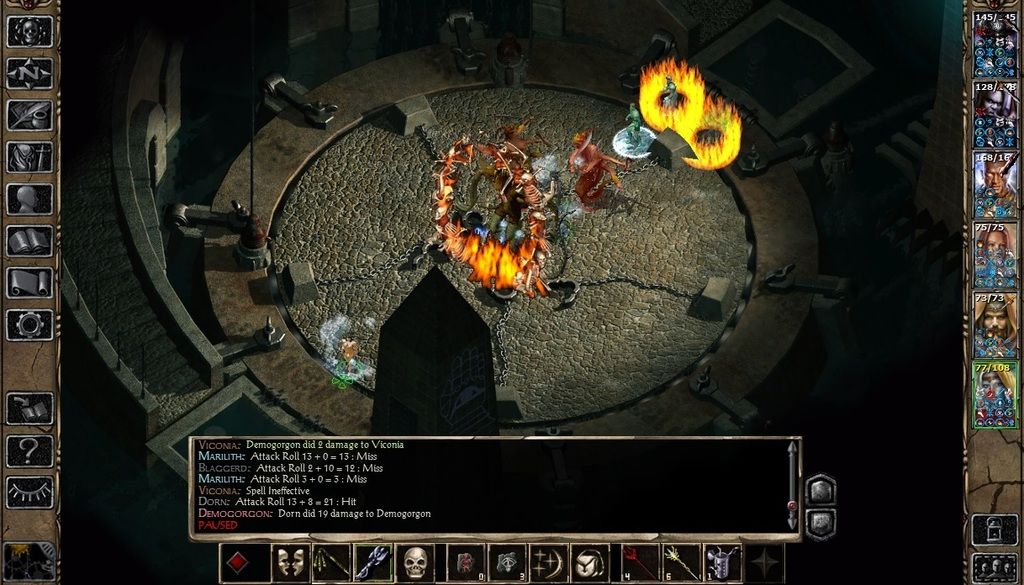
Task: Click the question mark help button
Action: [30, 450]
